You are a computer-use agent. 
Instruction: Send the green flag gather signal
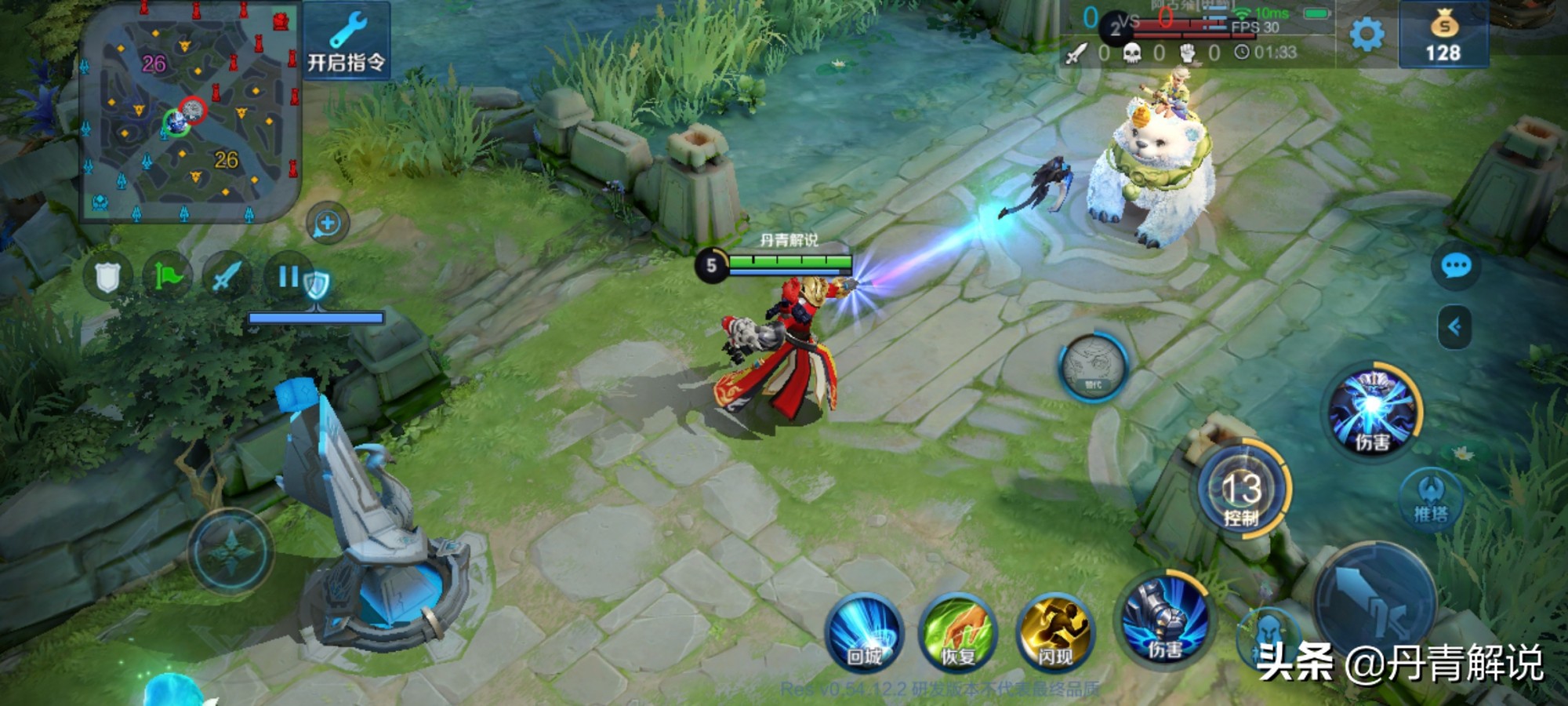167,276
